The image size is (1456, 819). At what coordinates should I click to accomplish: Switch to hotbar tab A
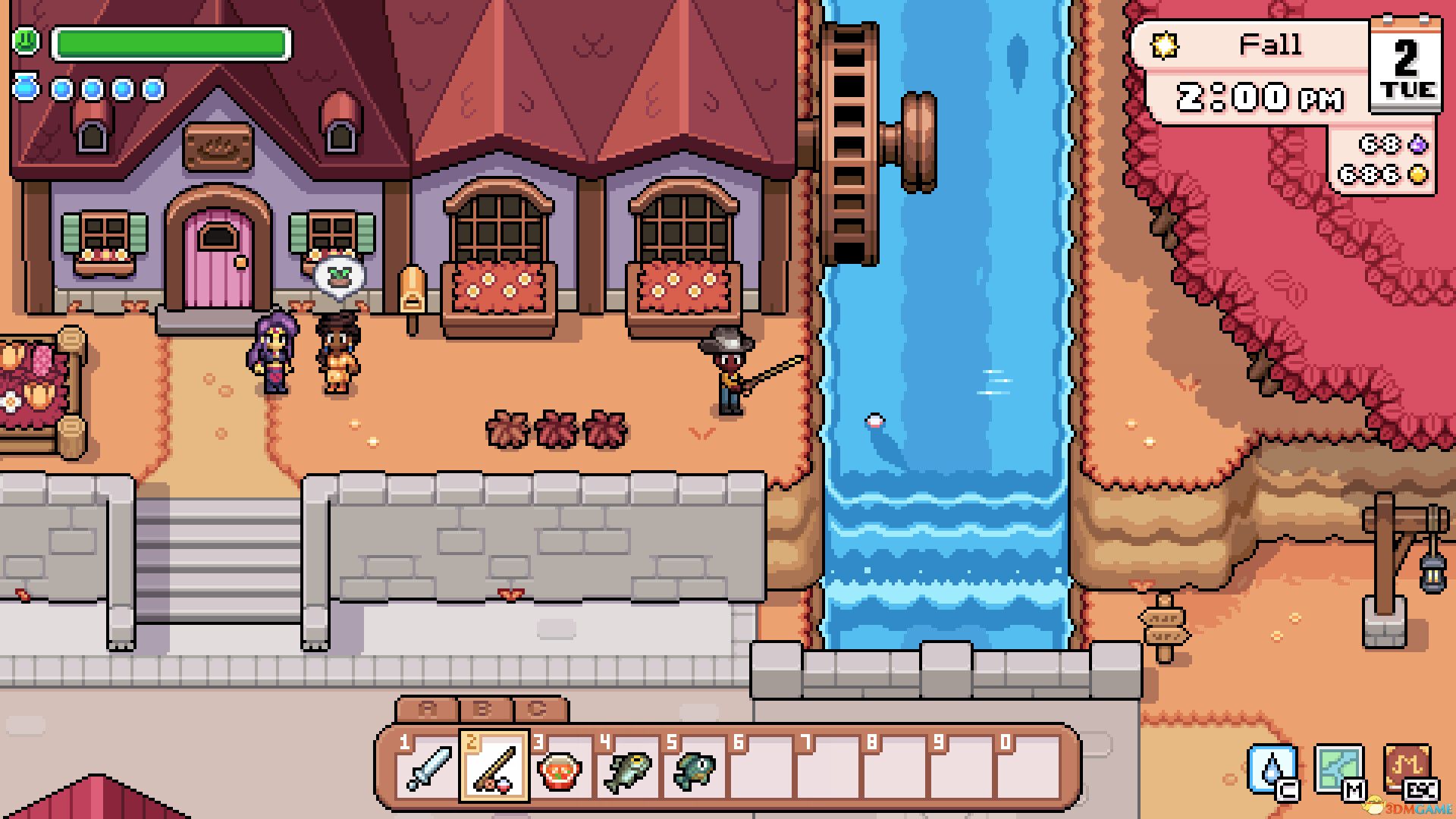pos(428,709)
